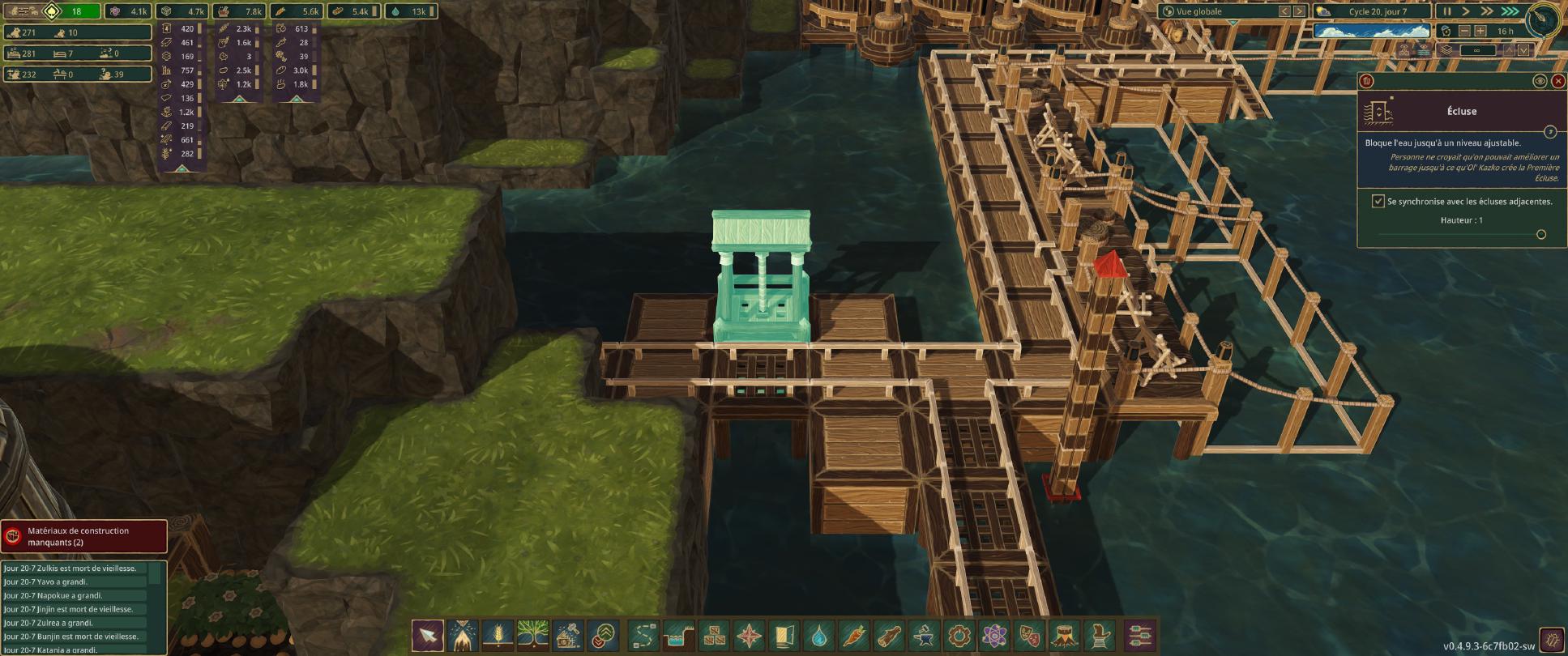Pause the game speed
The width and height of the screenshot is (1568, 656).
pos(1447,11)
